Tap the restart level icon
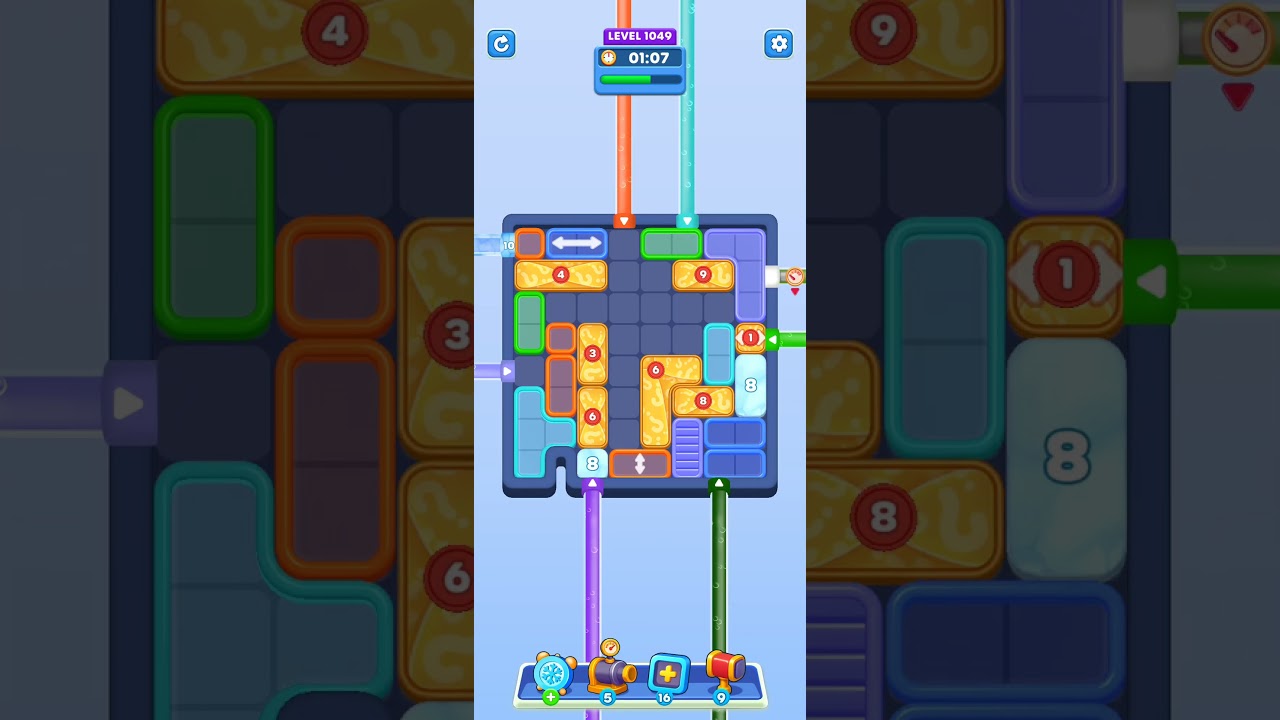Viewport: 1280px width, 720px height. pyautogui.click(x=501, y=44)
